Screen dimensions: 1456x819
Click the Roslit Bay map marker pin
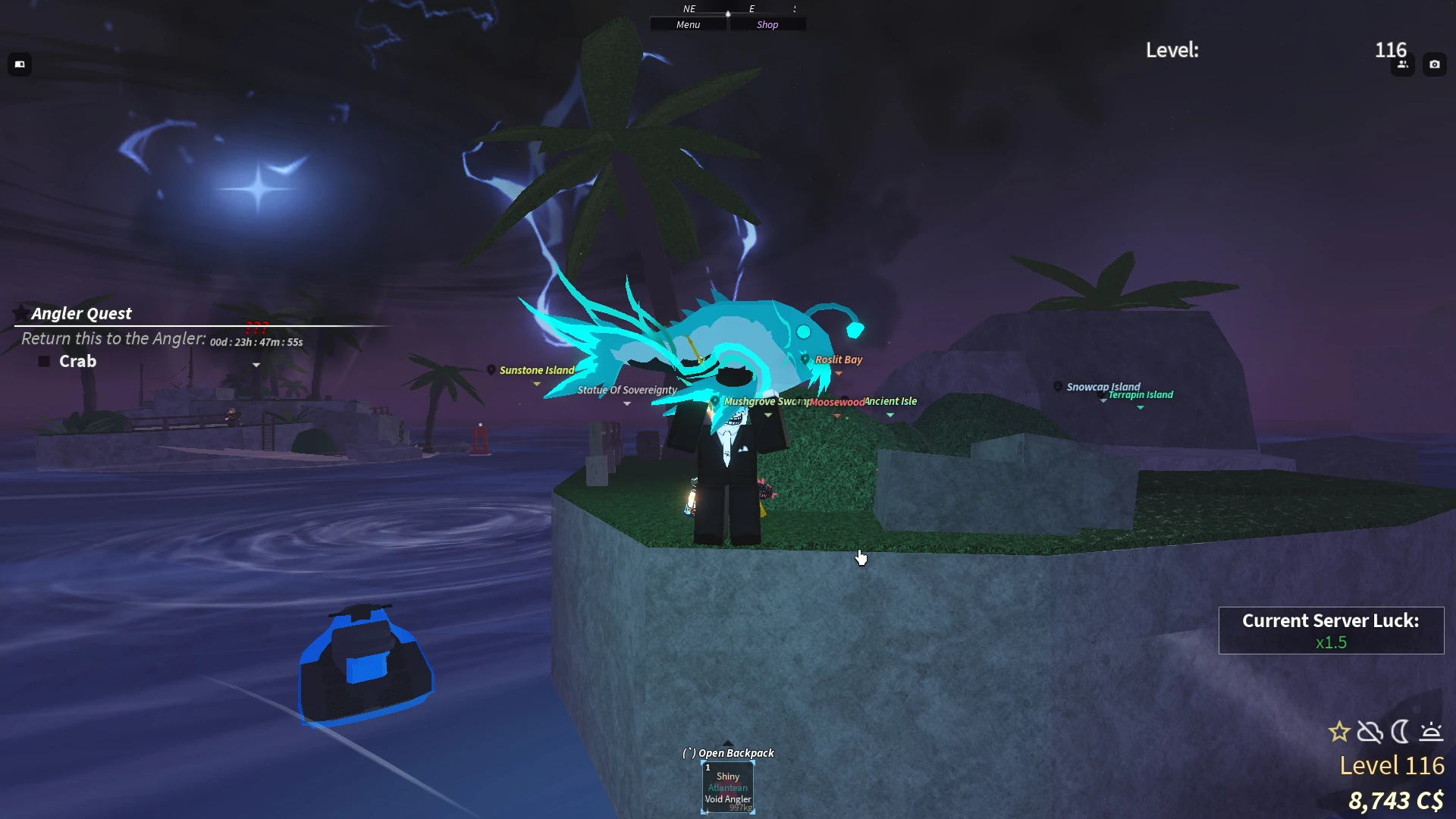pyautogui.click(x=805, y=359)
